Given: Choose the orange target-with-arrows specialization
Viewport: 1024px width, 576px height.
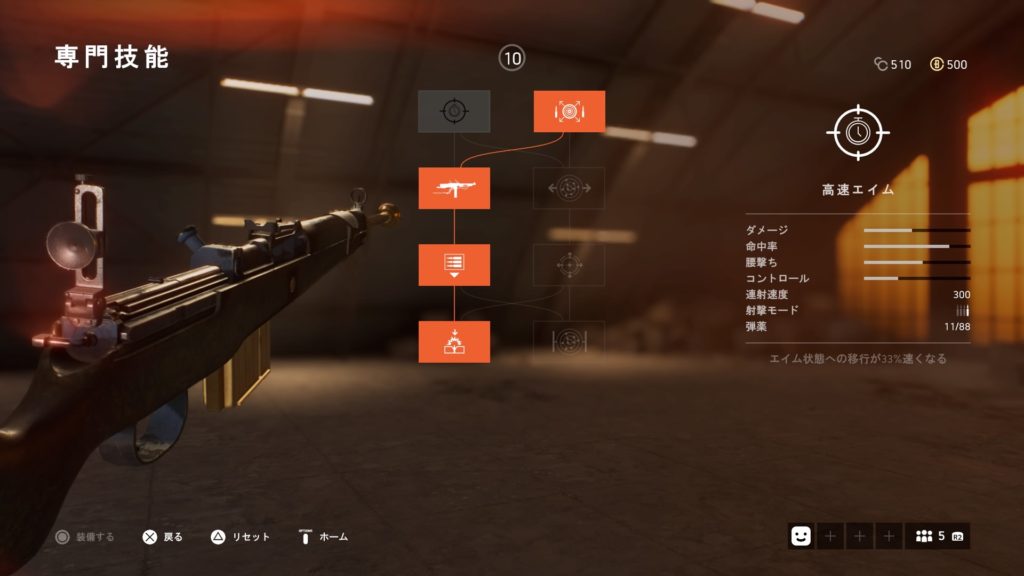Looking at the screenshot, I should coord(569,111).
